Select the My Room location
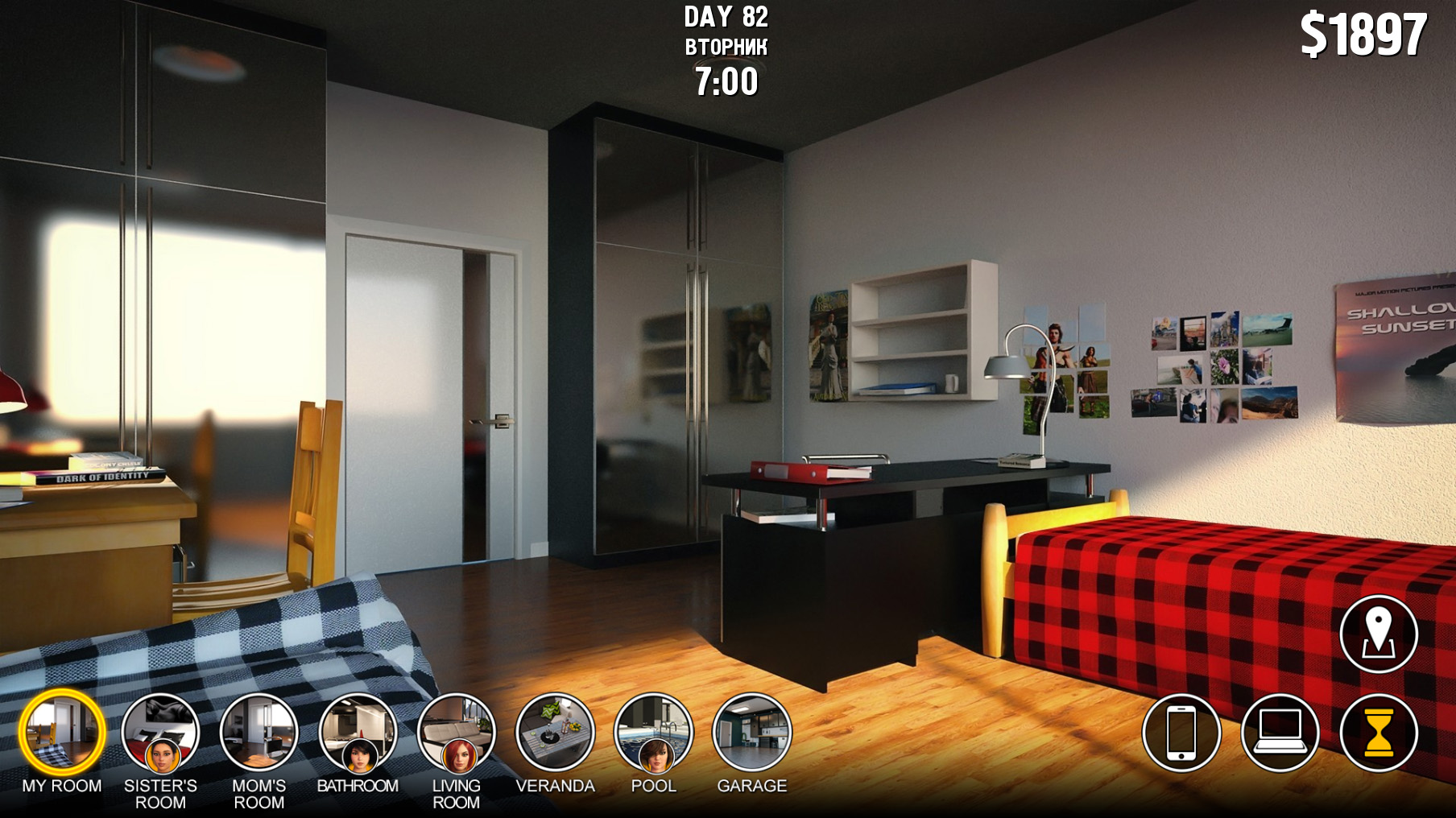The image size is (1456, 818). pyautogui.click(x=62, y=733)
